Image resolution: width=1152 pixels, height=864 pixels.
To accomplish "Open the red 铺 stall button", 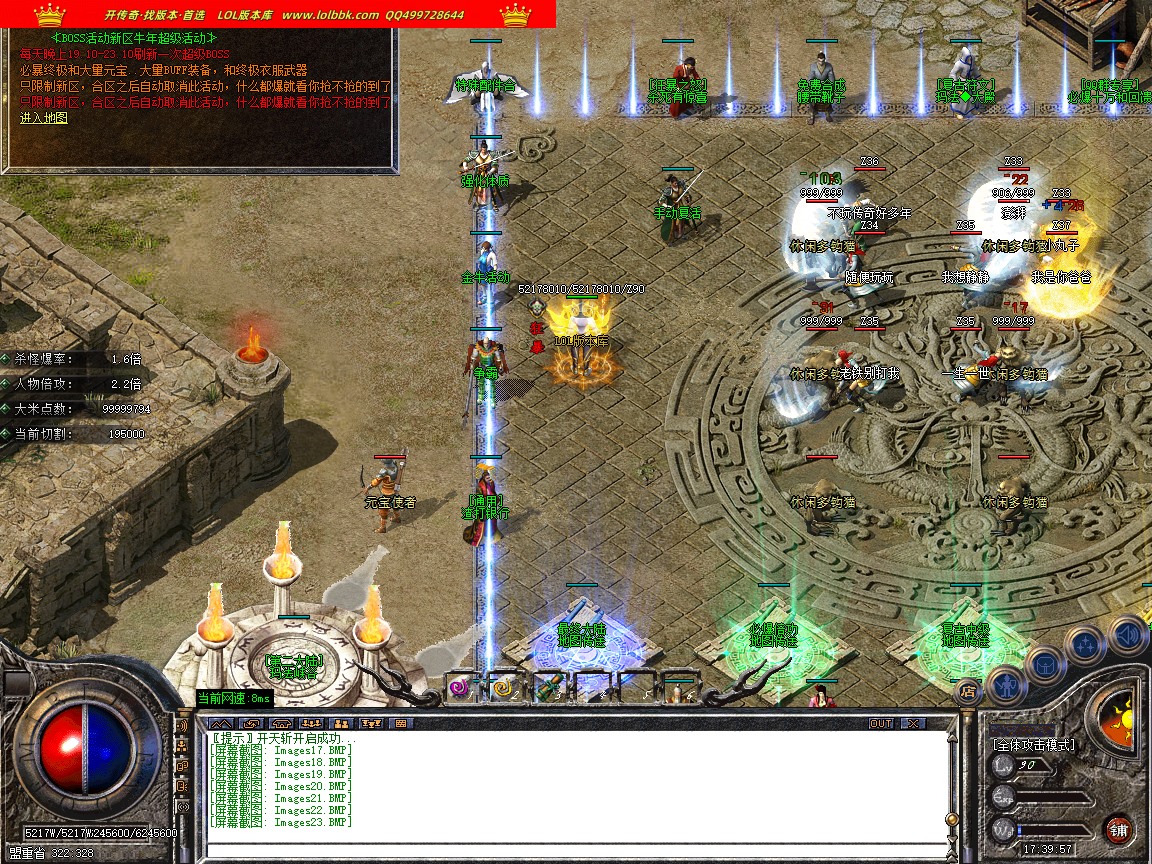I will (1119, 829).
